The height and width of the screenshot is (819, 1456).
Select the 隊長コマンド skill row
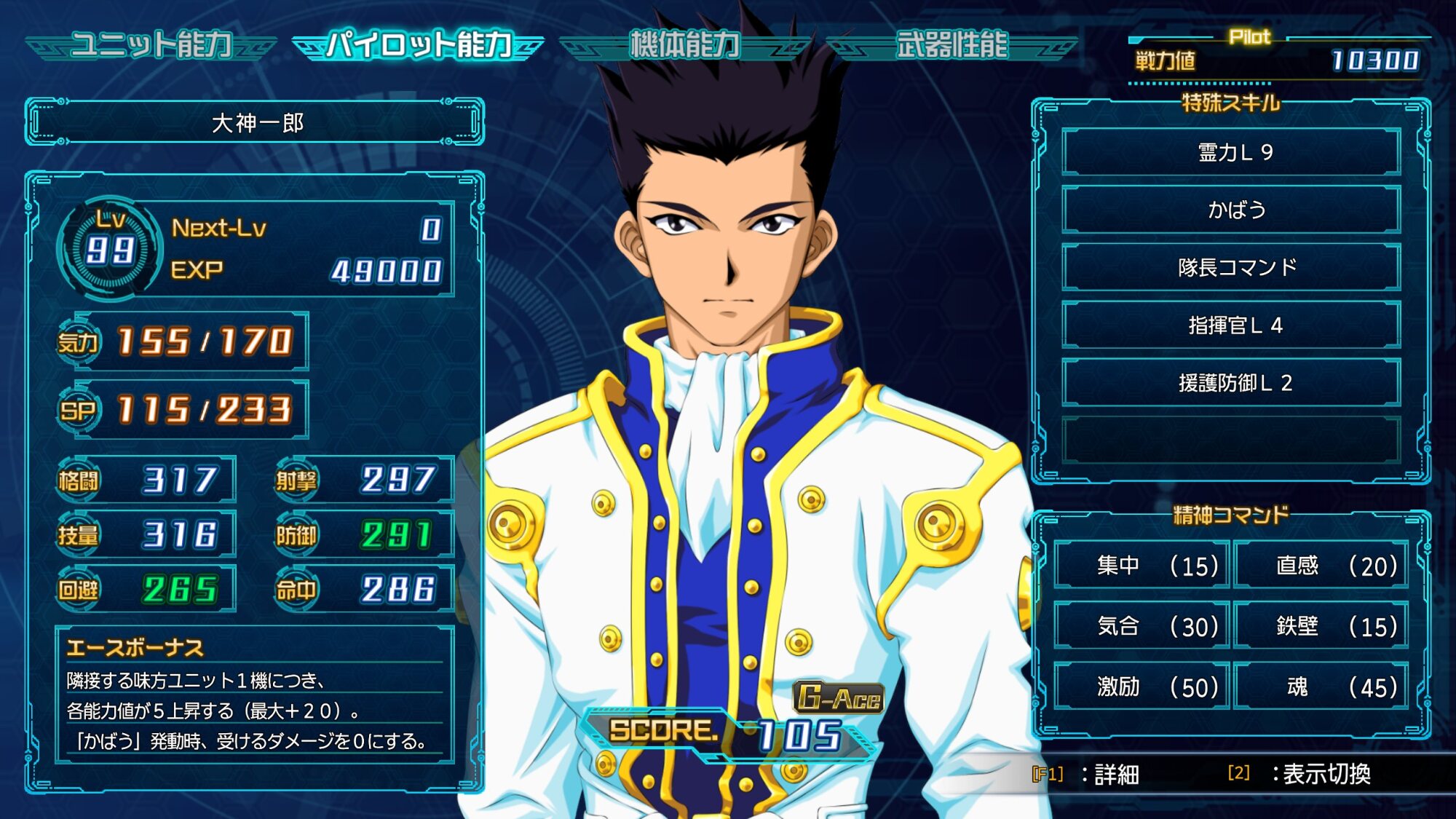[1231, 267]
